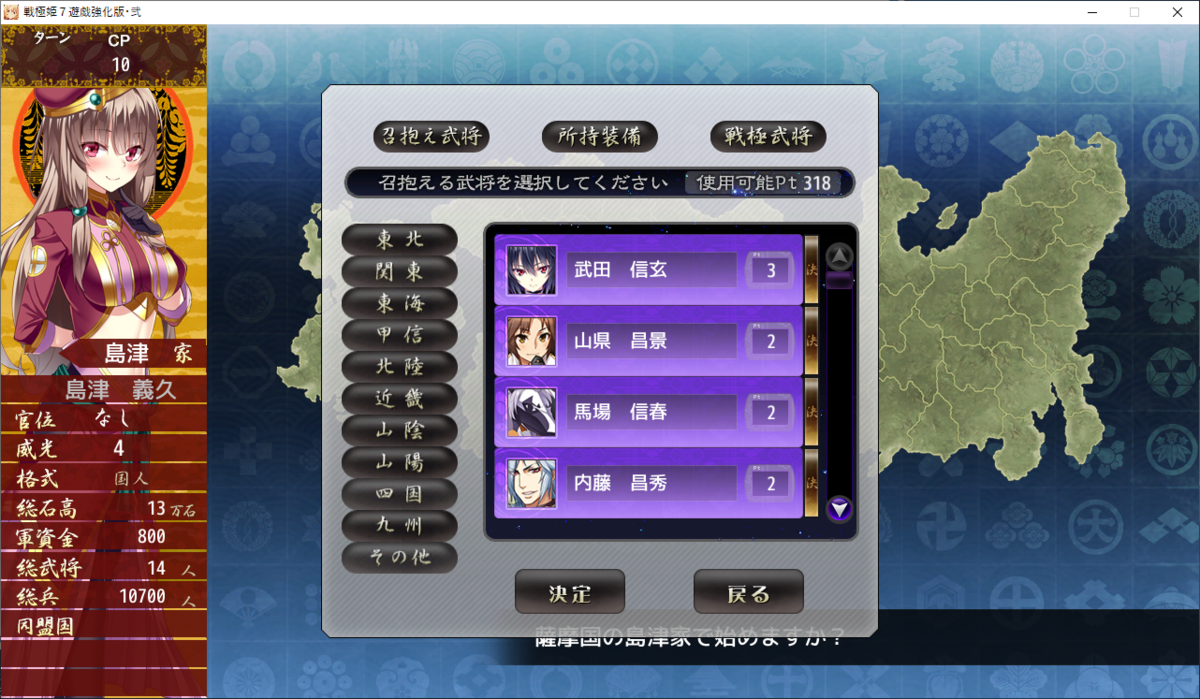Choose the 九州 region filter

(x=400, y=526)
